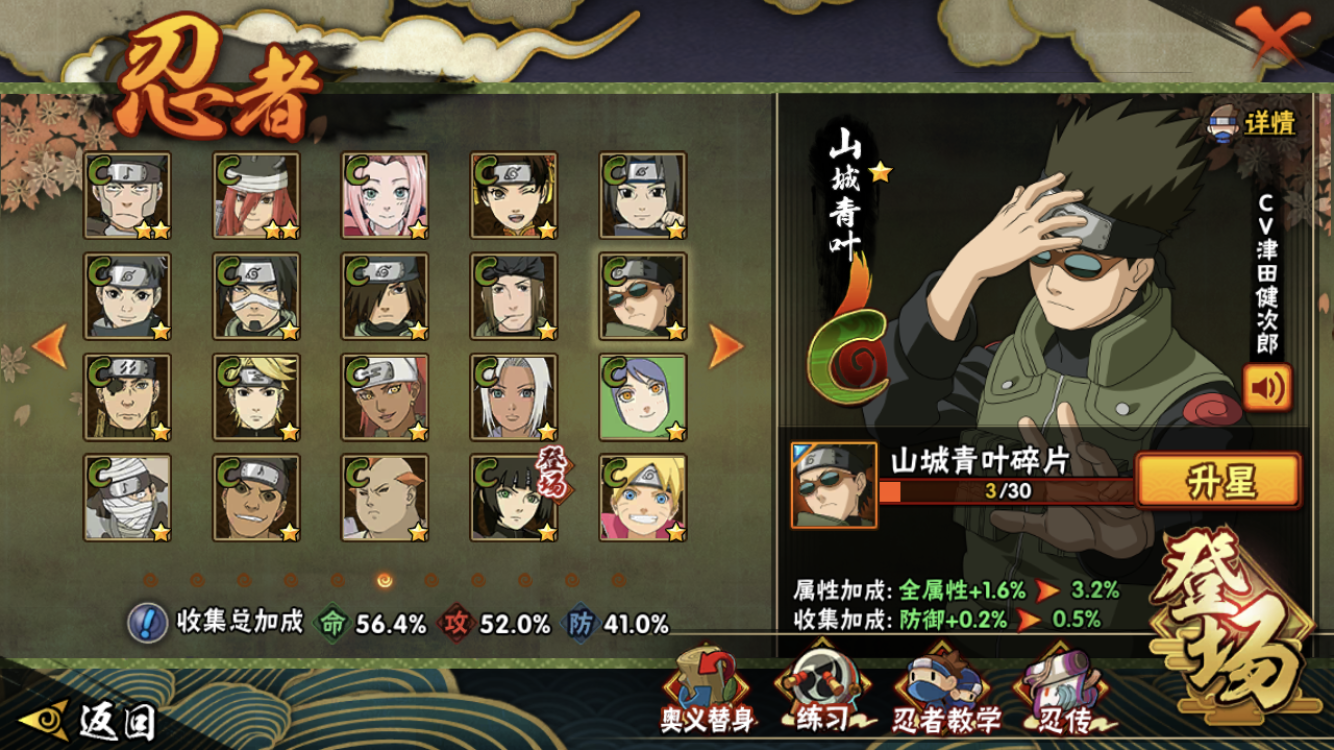Open the 详情 details panel
The height and width of the screenshot is (750, 1334).
click(1254, 124)
